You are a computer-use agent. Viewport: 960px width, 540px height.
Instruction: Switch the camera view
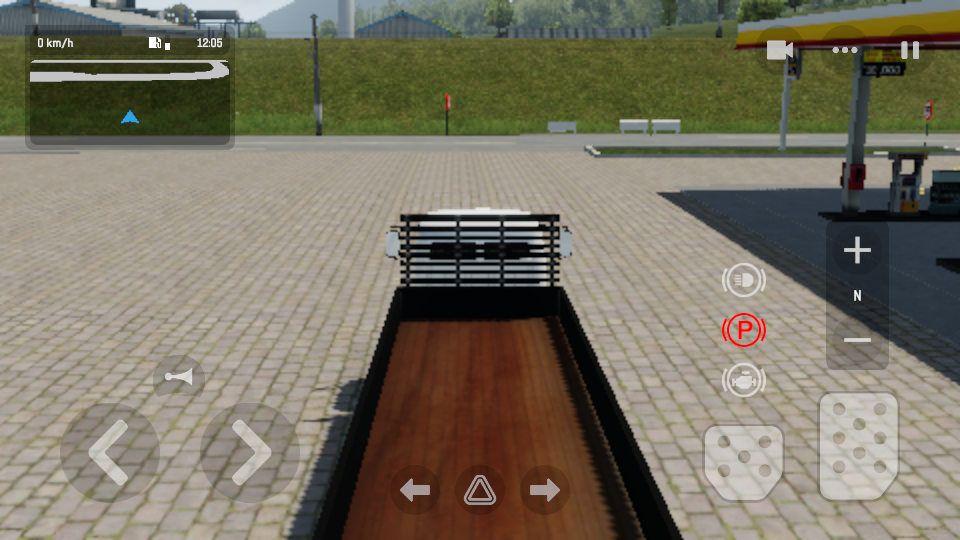(780, 50)
